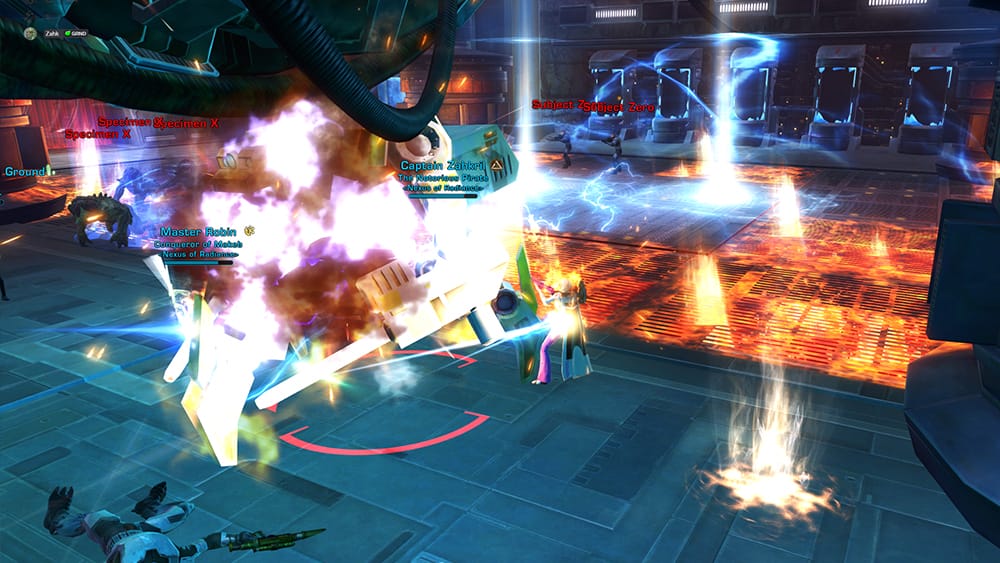Select the green GRIND status tag
This screenshot has width=1000, height=563.
click(x=77, y=33)
